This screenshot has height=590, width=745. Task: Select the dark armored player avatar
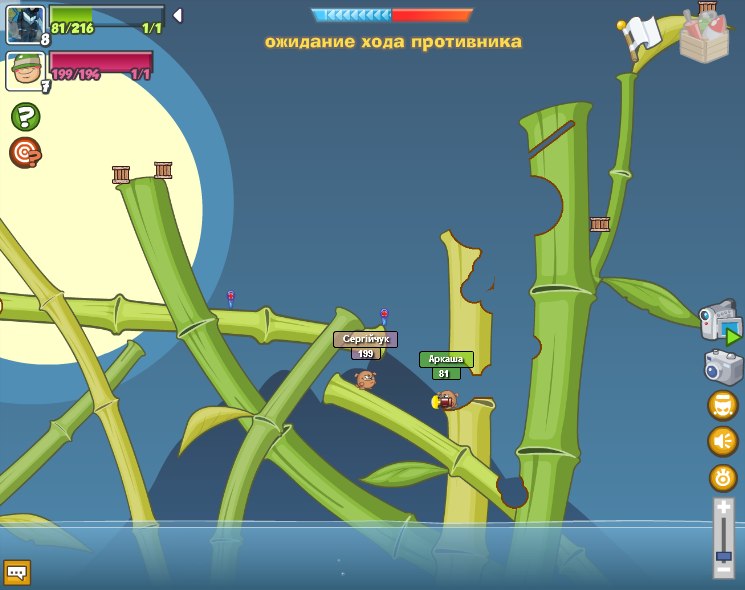(25, 23)
